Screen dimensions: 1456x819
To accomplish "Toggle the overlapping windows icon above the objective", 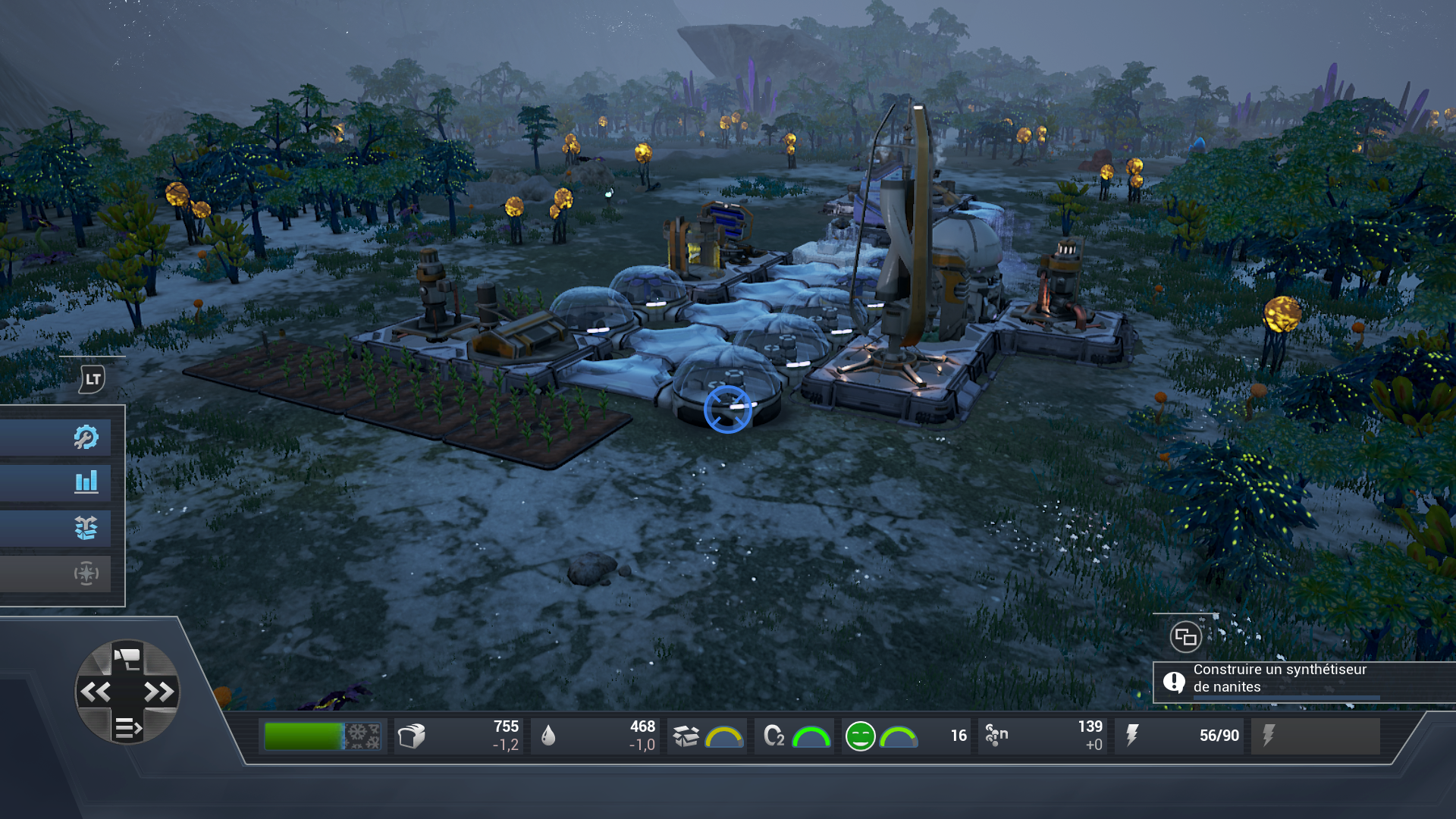I will click(x=1185, y=637).
